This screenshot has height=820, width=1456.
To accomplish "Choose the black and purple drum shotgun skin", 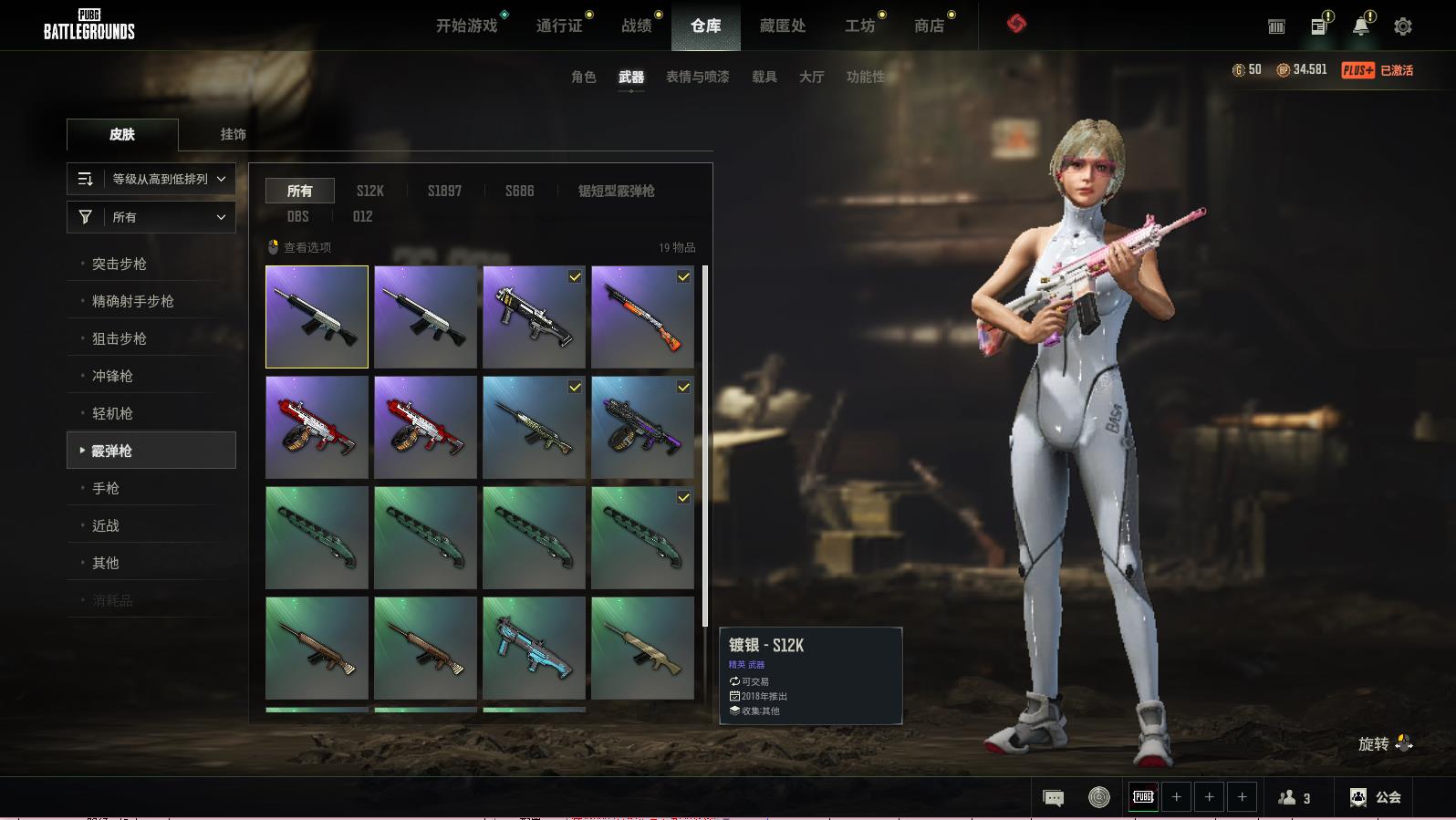I will click(642, 427).
